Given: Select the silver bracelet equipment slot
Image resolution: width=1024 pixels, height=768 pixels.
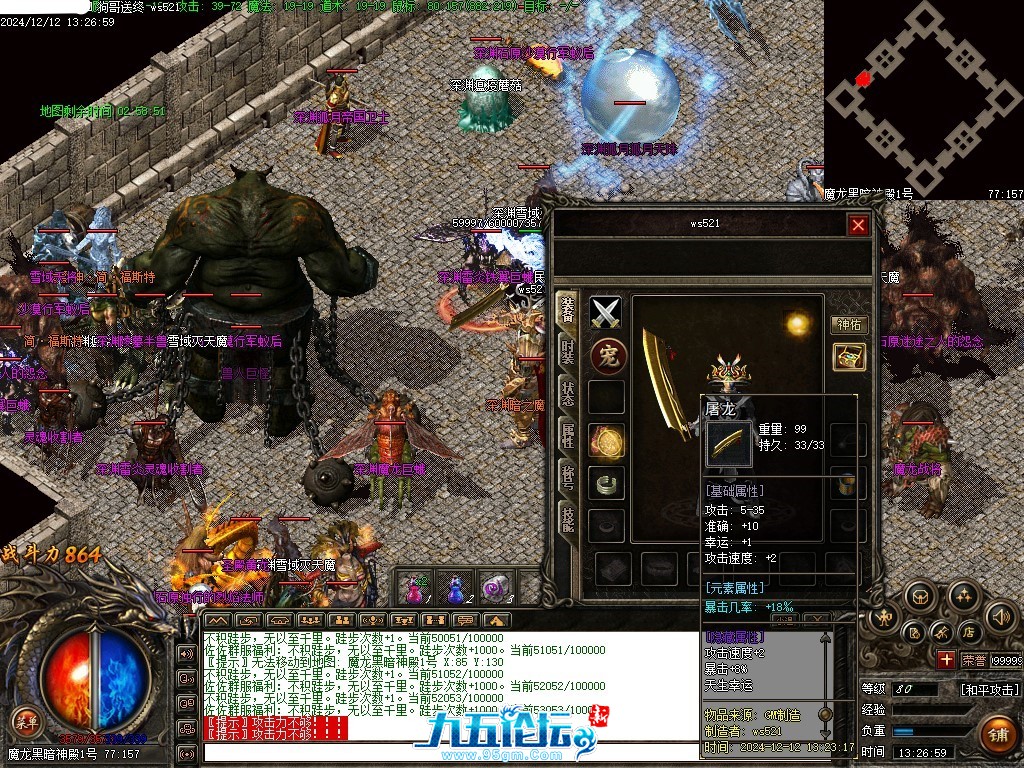Looking at the screenshot, I should (606, 482).
